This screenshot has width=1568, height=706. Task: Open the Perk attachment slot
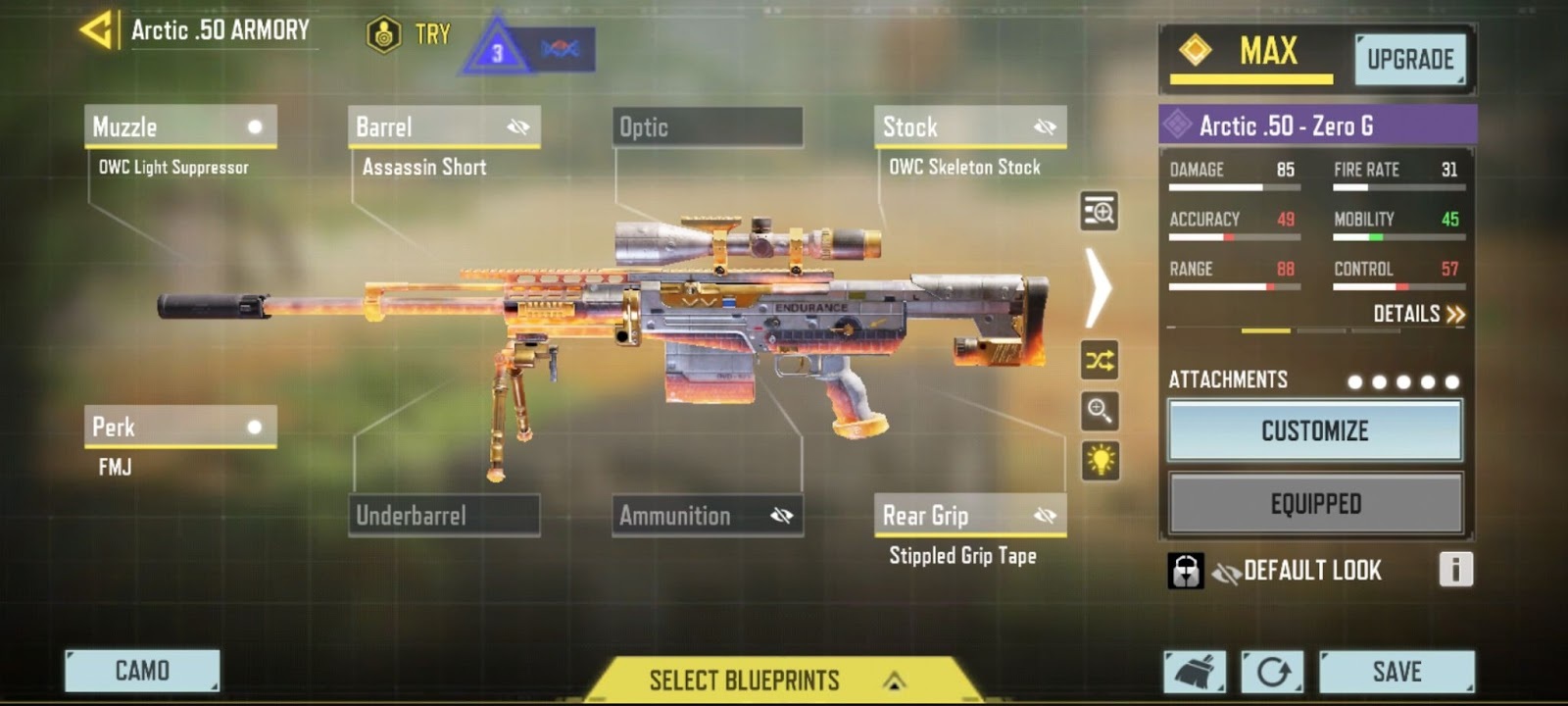(x=180, y=428)
